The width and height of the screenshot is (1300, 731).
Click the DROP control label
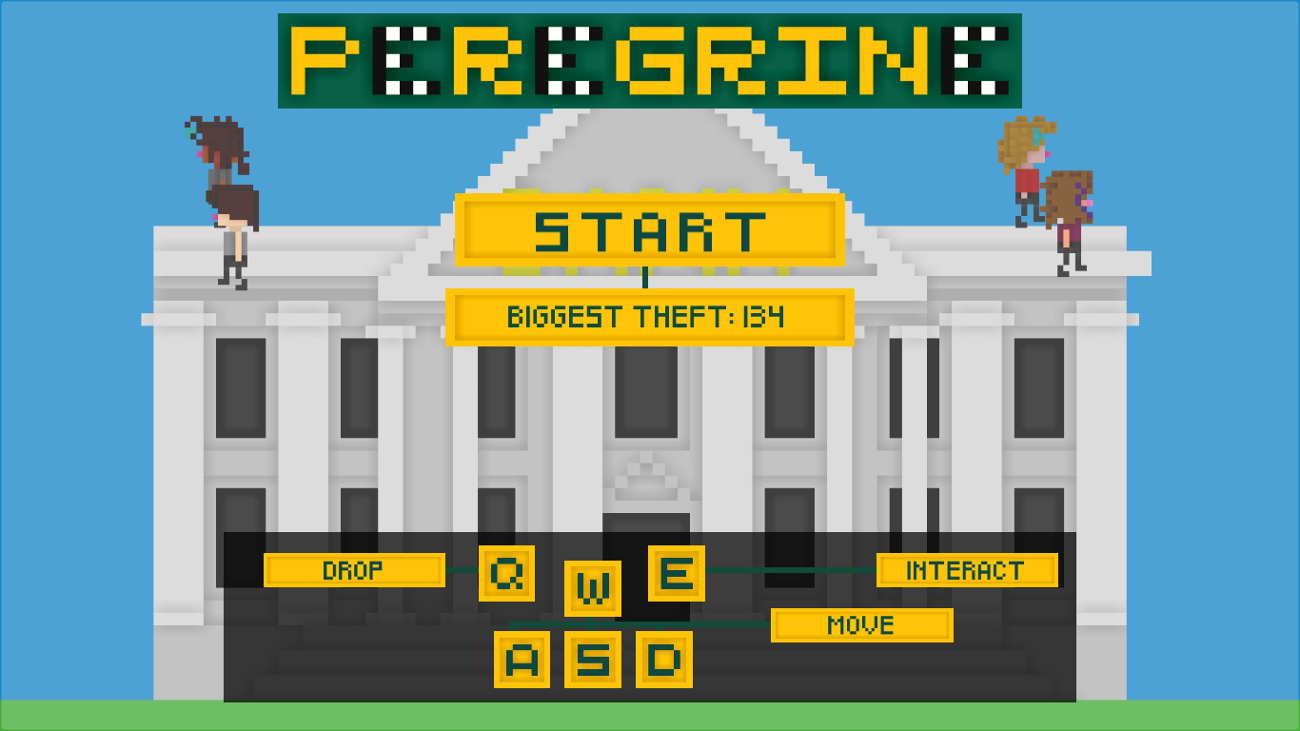[x=355, y=571]
